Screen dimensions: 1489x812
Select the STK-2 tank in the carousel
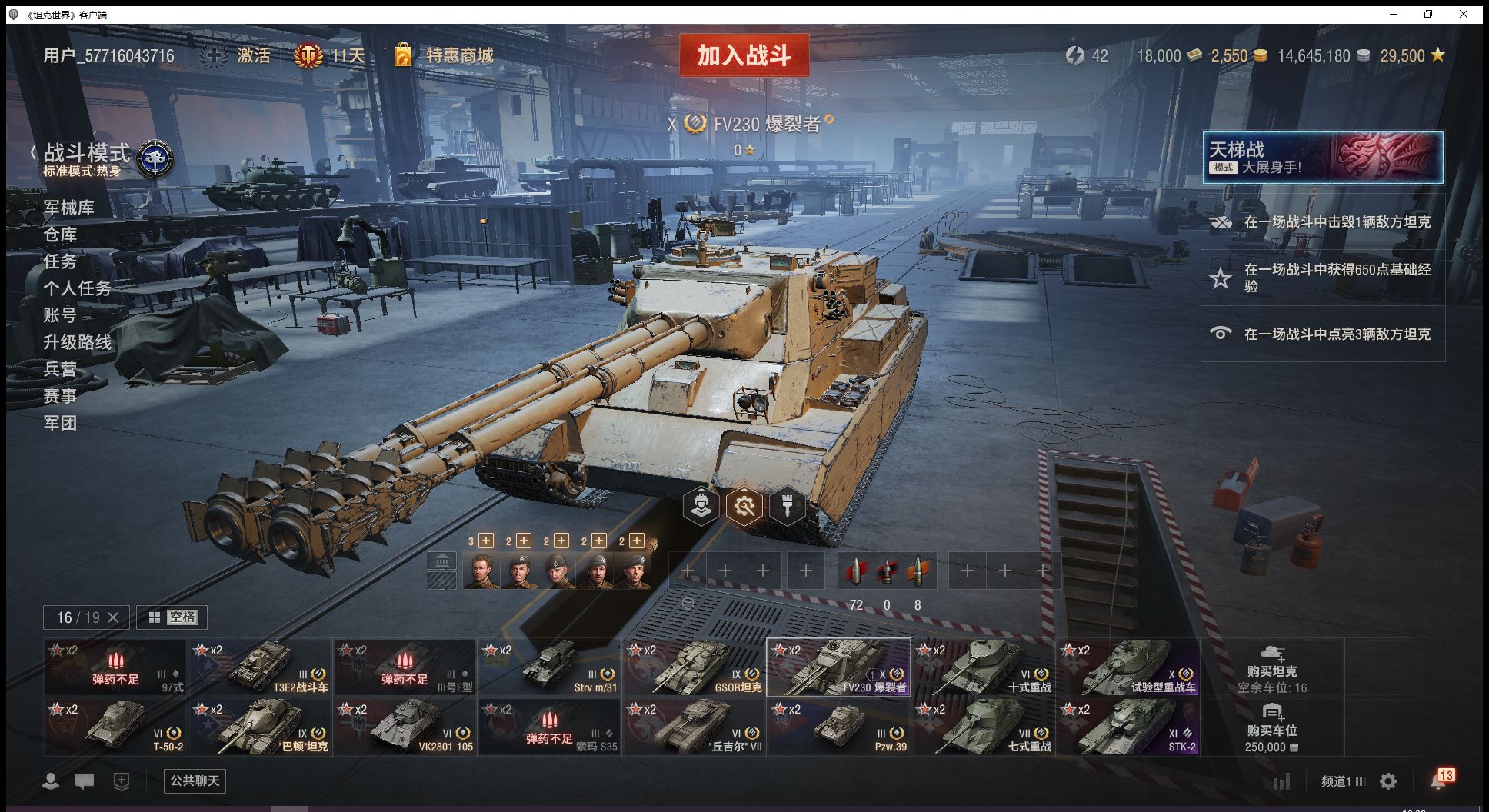coord(1128,727)
